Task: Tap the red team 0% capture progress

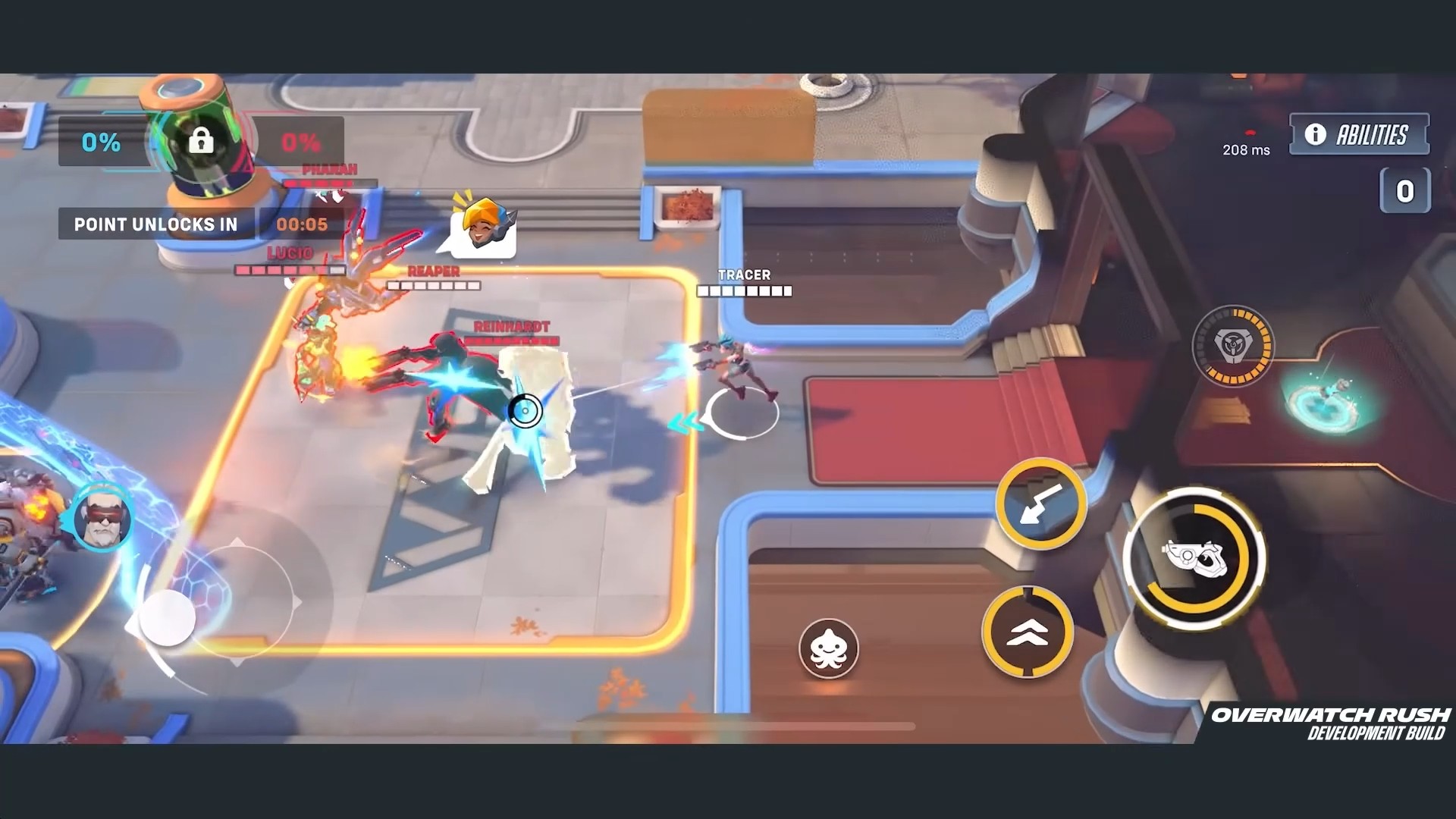Action: pyautogui.click(x=299, y=140)
